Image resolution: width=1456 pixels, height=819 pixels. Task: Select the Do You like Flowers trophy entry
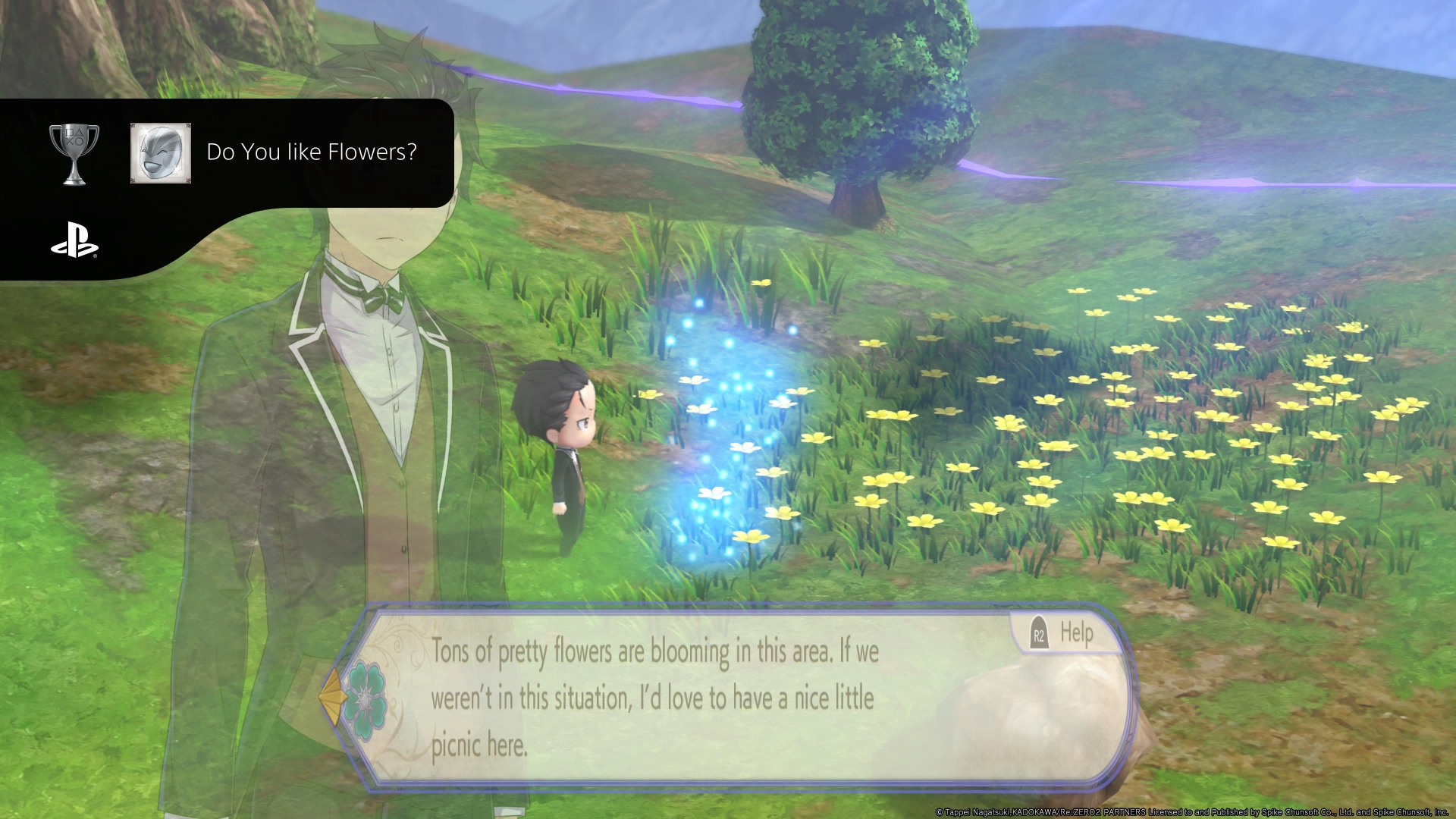pyautogui.click(x=311, y=152)
